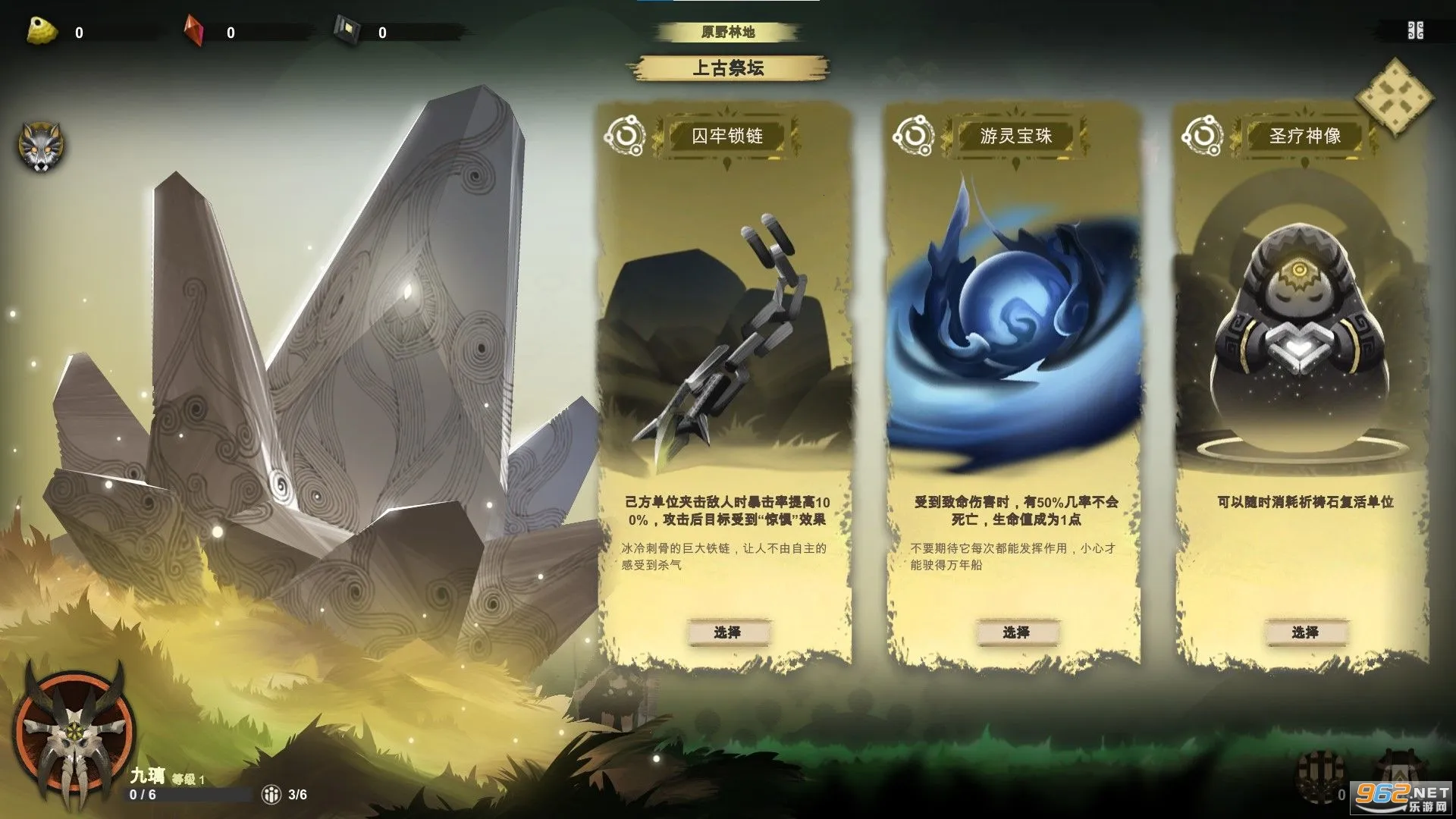Select the 上古祭坛 title banner
Screen dimensions: 1456x819
pos(729,69)
